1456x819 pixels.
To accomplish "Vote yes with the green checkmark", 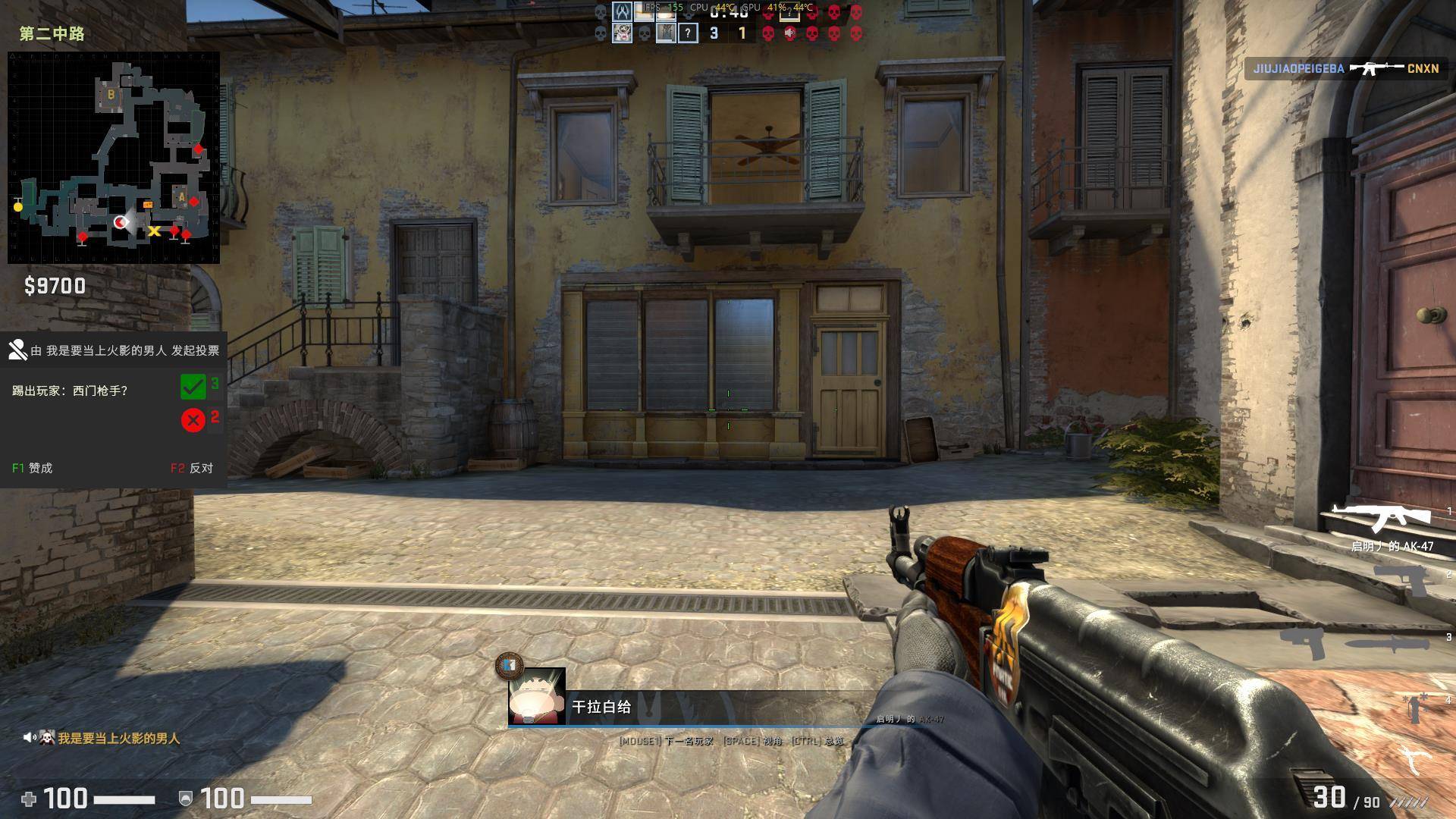I will [193, 387].
